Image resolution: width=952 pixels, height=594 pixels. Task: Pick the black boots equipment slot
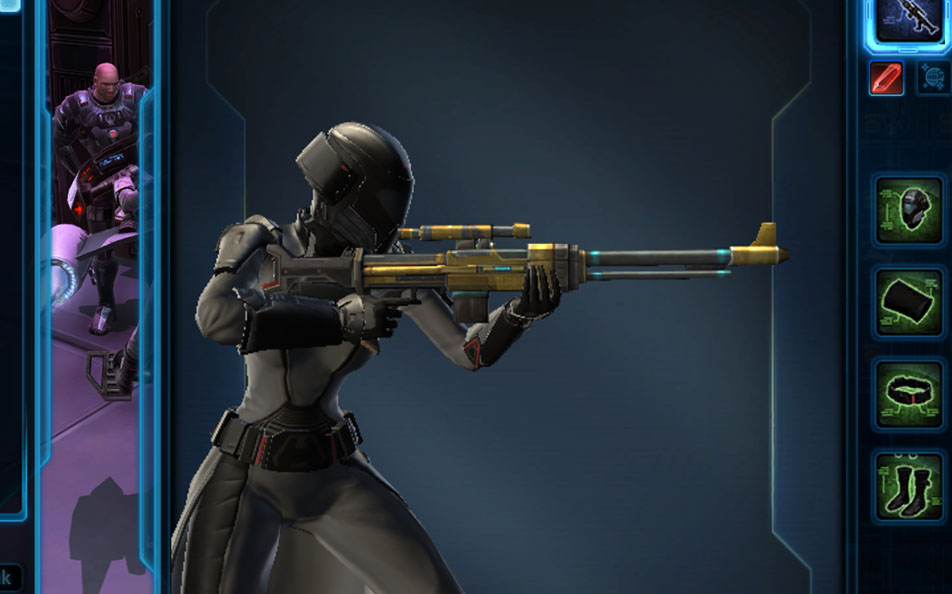point(908,486)
